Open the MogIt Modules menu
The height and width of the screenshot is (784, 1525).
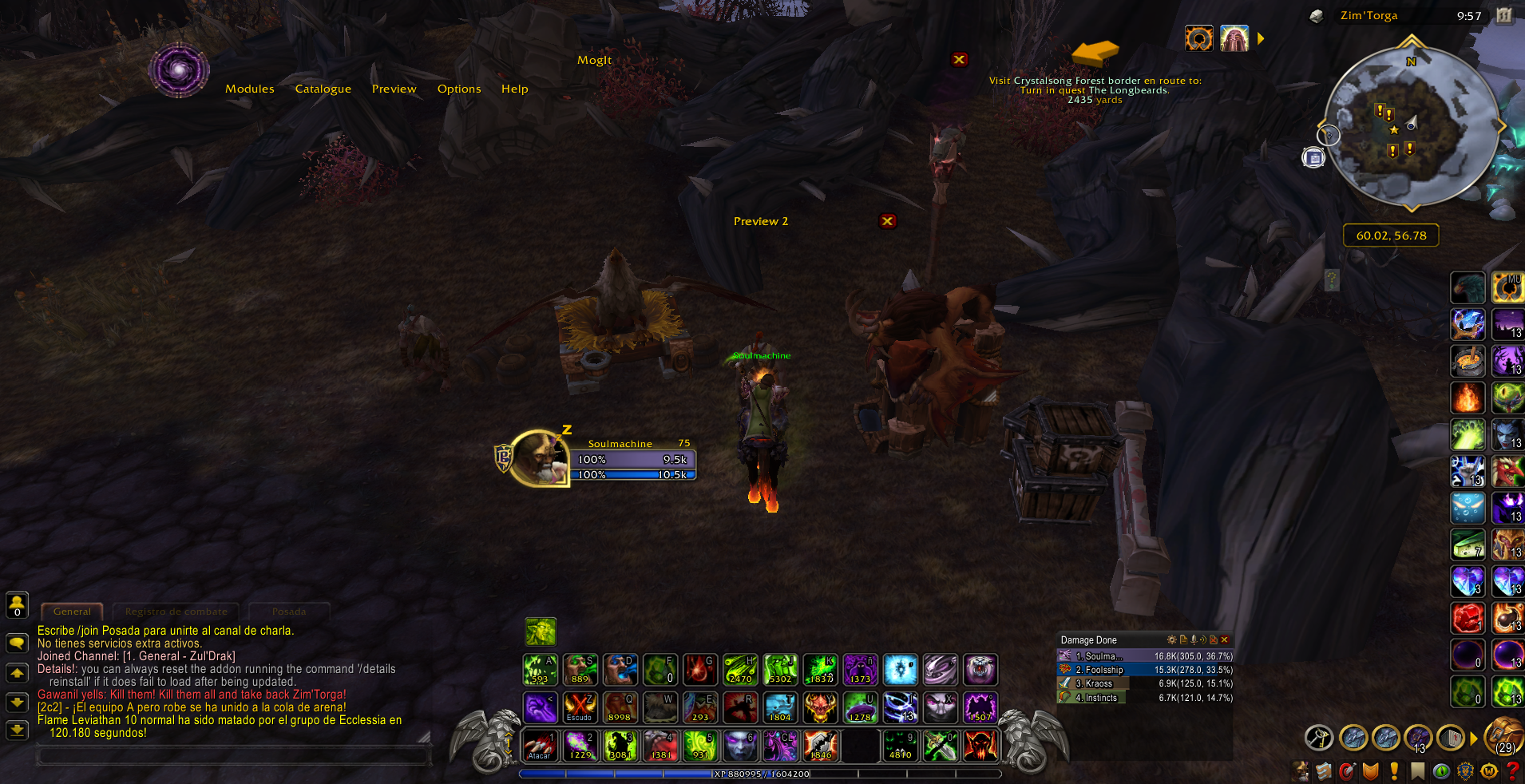[x=249, y=89]
